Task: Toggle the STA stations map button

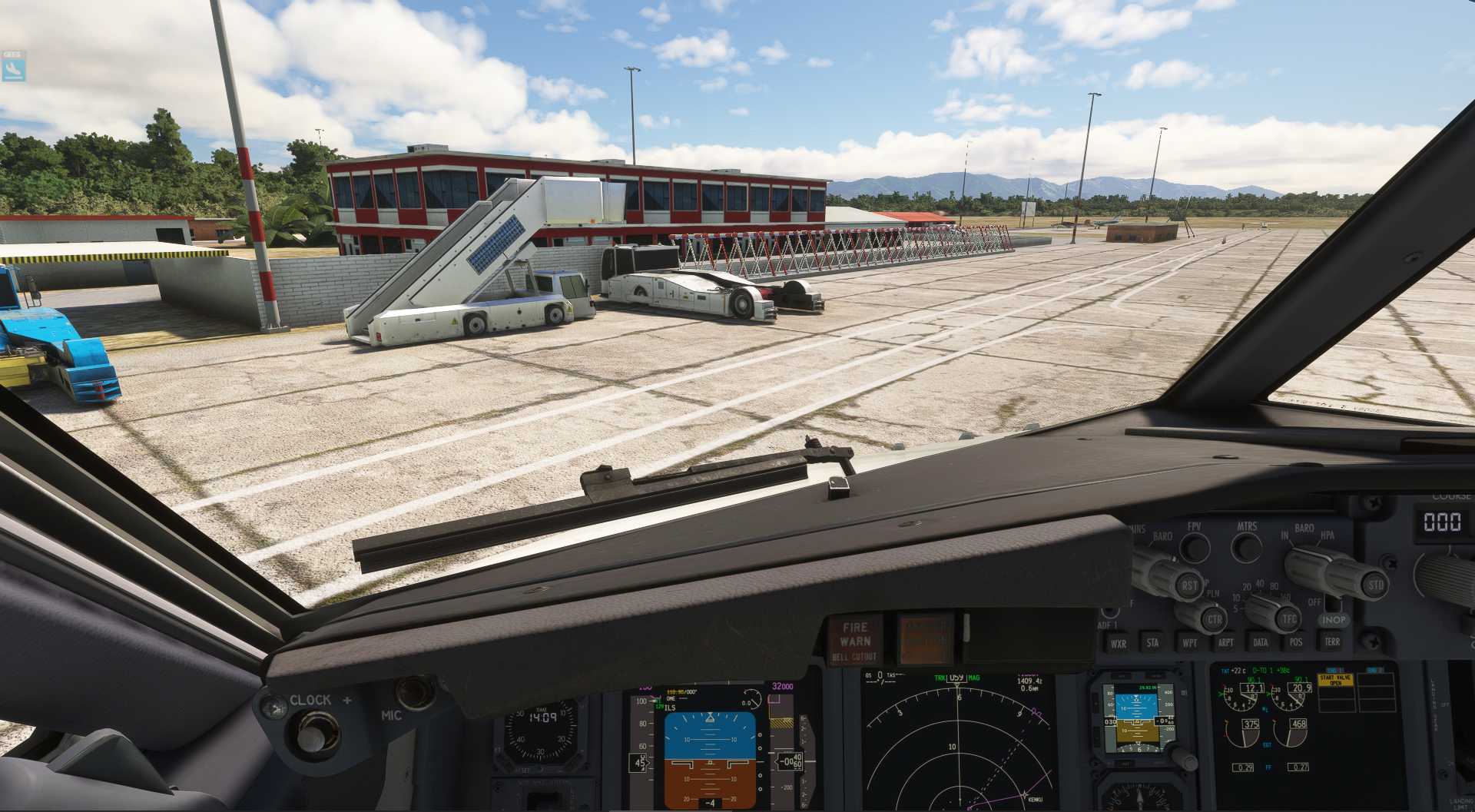Action: point(1152,643)
